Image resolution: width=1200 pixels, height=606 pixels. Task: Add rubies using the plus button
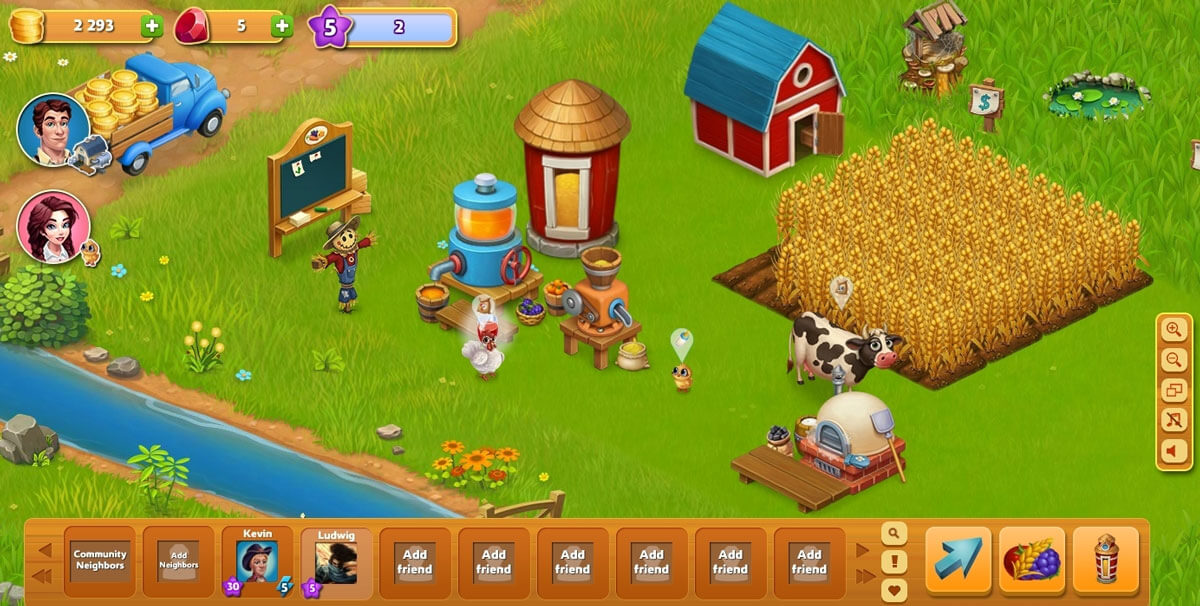tap(282, 27)
